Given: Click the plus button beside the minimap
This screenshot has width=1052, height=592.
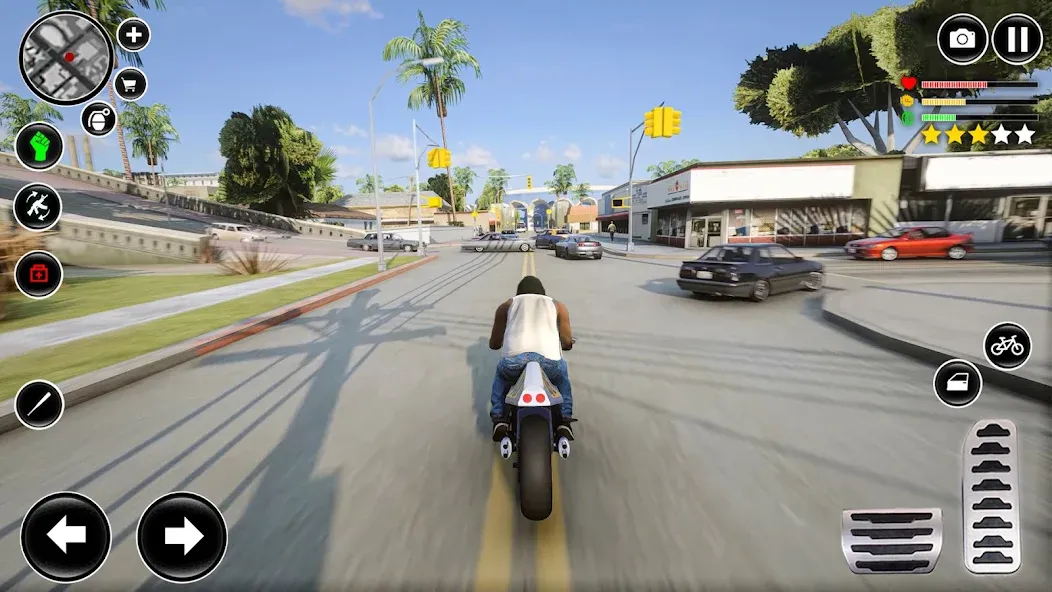Looking at the screenshot, I should click(134, 35).
